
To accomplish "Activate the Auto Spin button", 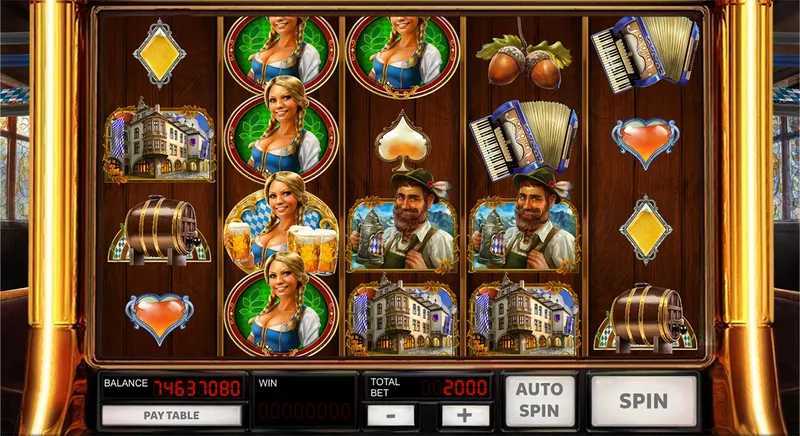I will pyautogui.click(x=539, y=401).
